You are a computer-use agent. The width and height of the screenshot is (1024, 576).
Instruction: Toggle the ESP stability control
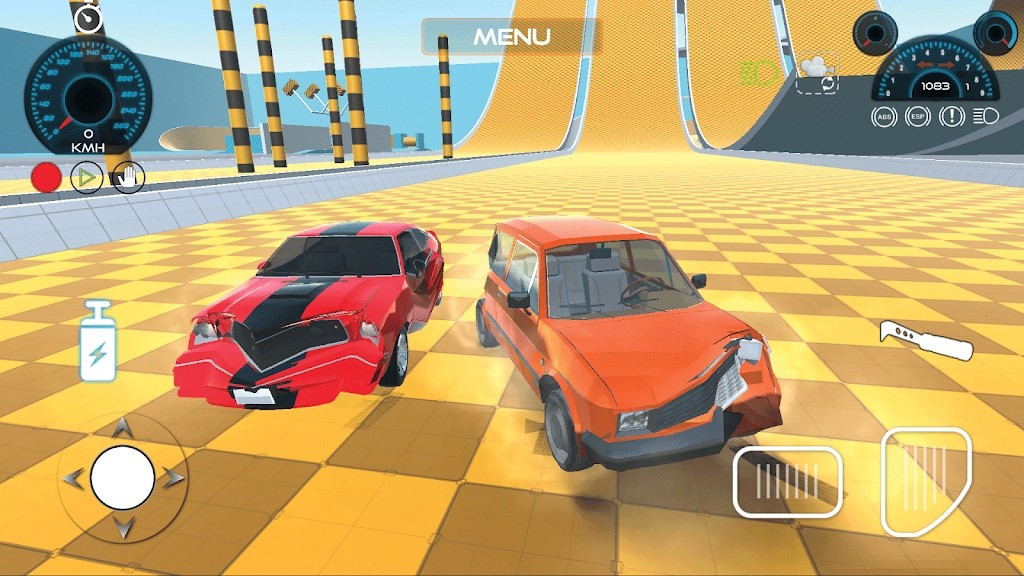pyautogui.click(x=917, y=117)
